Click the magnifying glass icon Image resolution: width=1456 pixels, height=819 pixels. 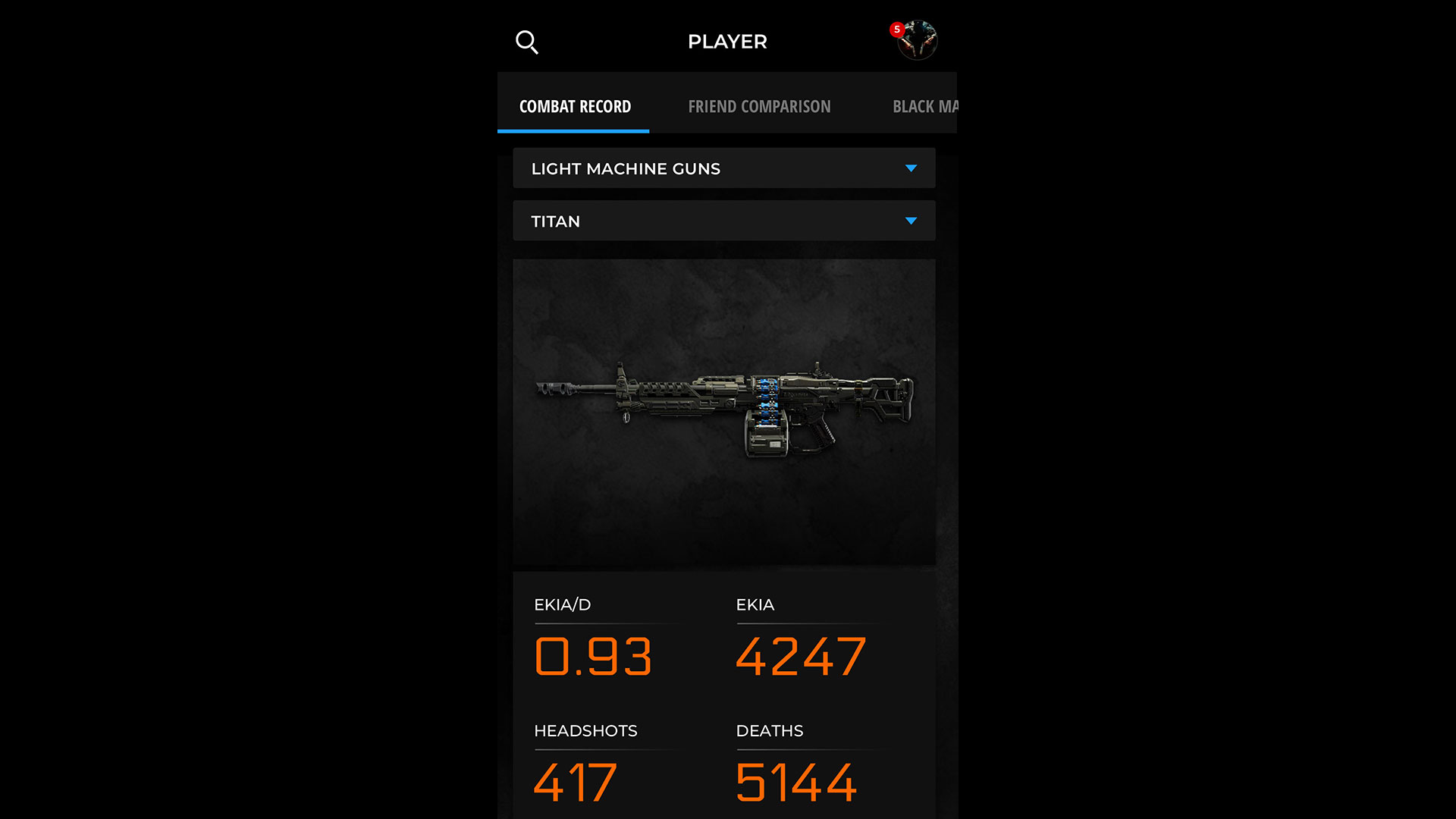point(527,42)
